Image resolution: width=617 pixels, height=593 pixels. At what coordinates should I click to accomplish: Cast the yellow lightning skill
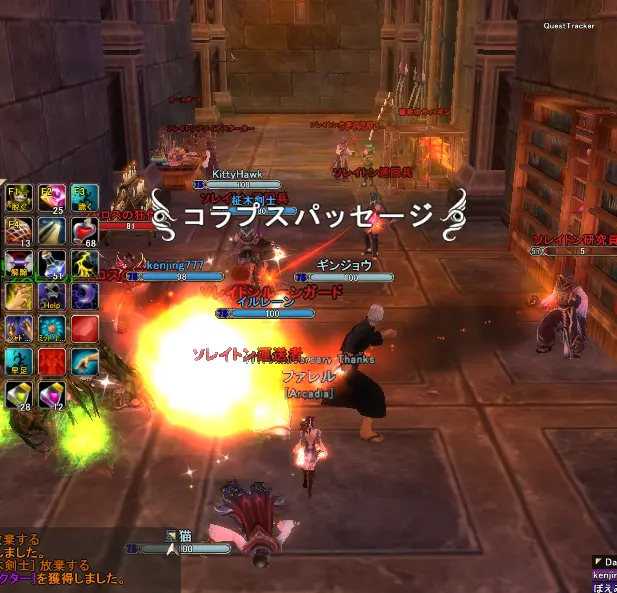pos(84,264)
